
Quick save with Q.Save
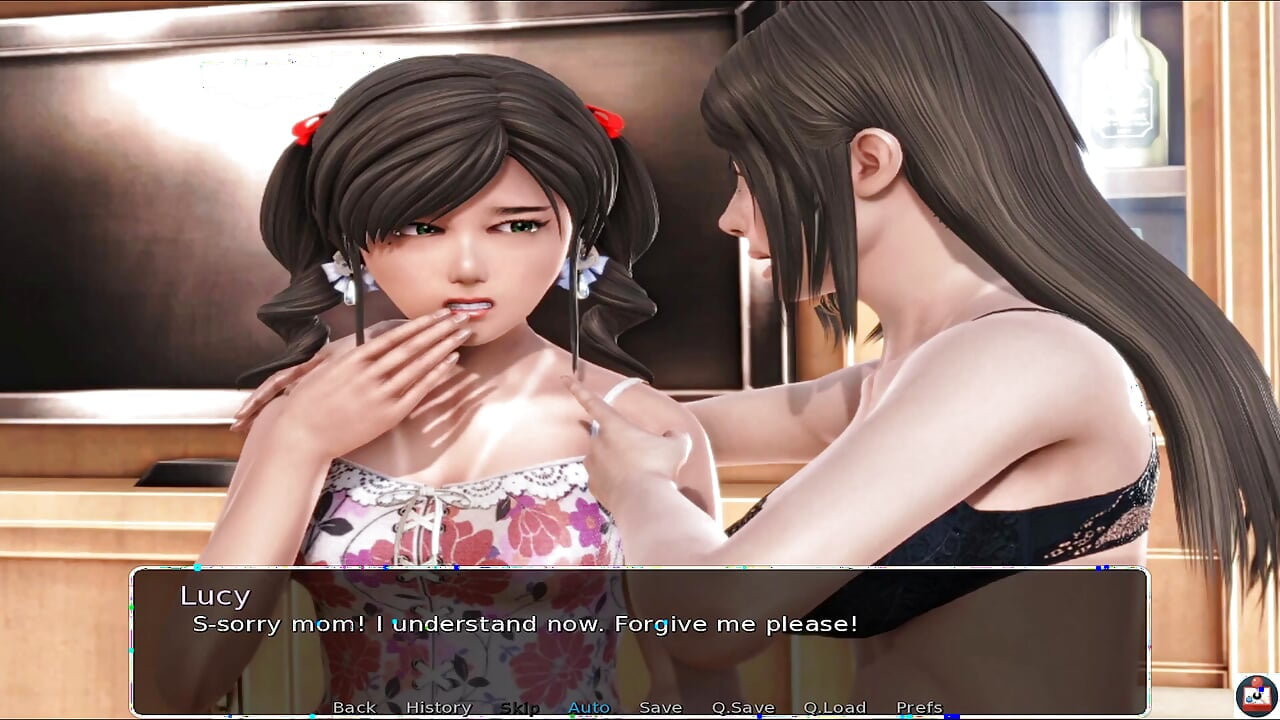[743, 707]
